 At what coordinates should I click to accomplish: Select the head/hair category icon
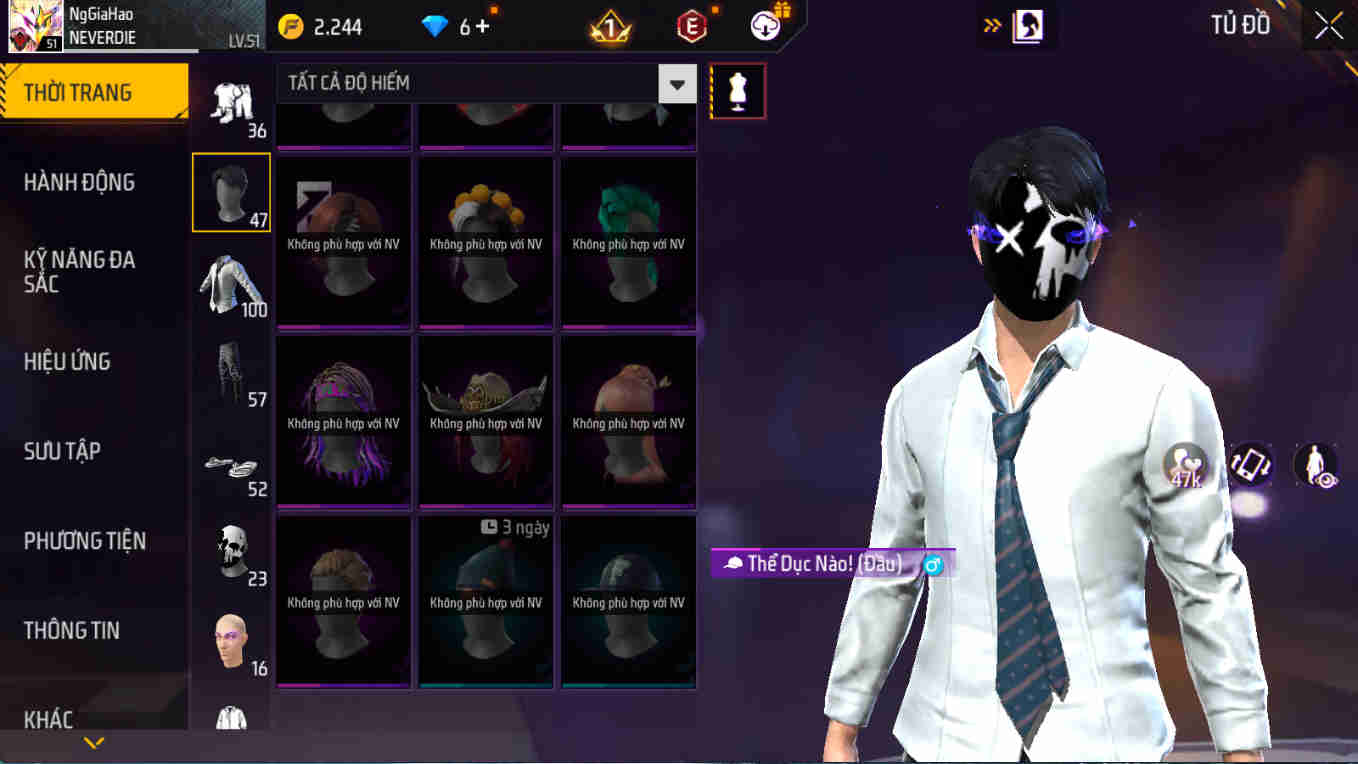[x=231, y=192]
